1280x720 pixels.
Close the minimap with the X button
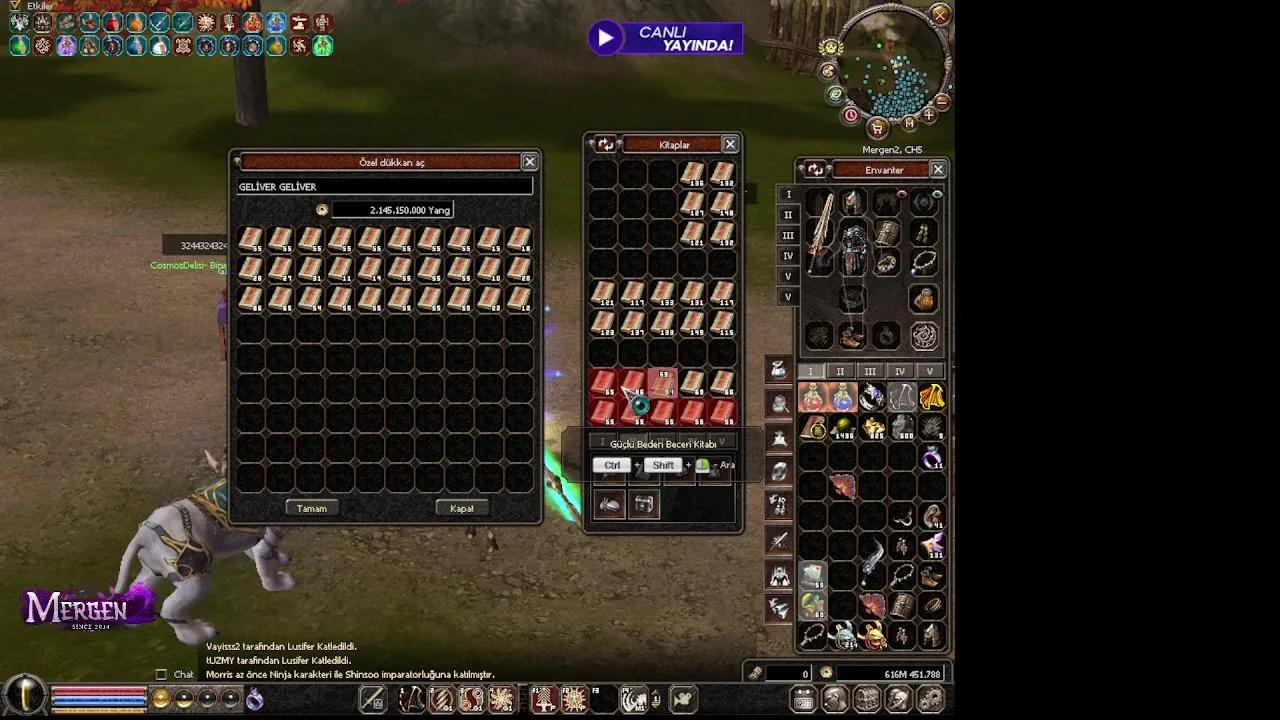click(940, 14)
